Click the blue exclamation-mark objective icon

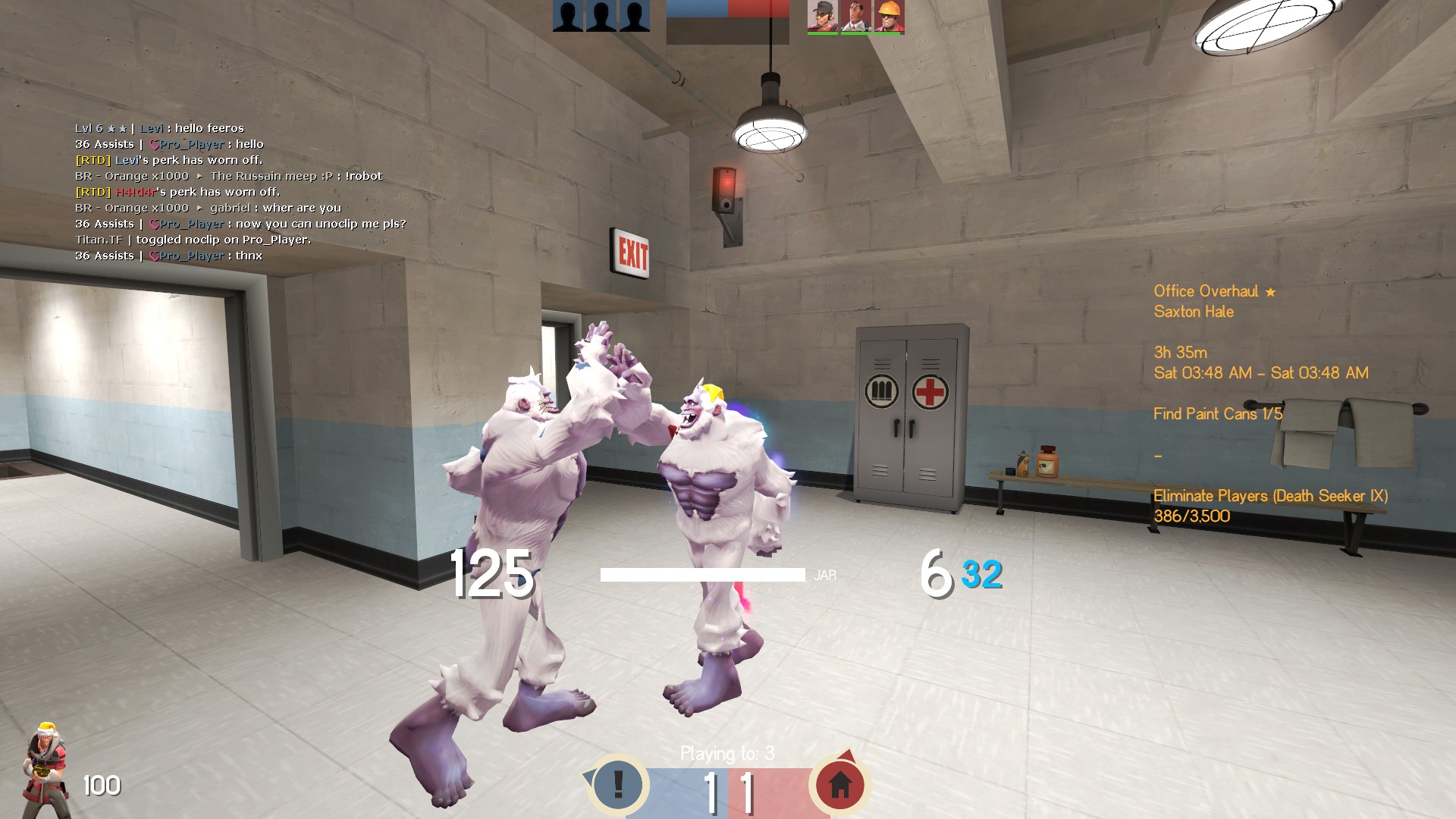point(618,785)
